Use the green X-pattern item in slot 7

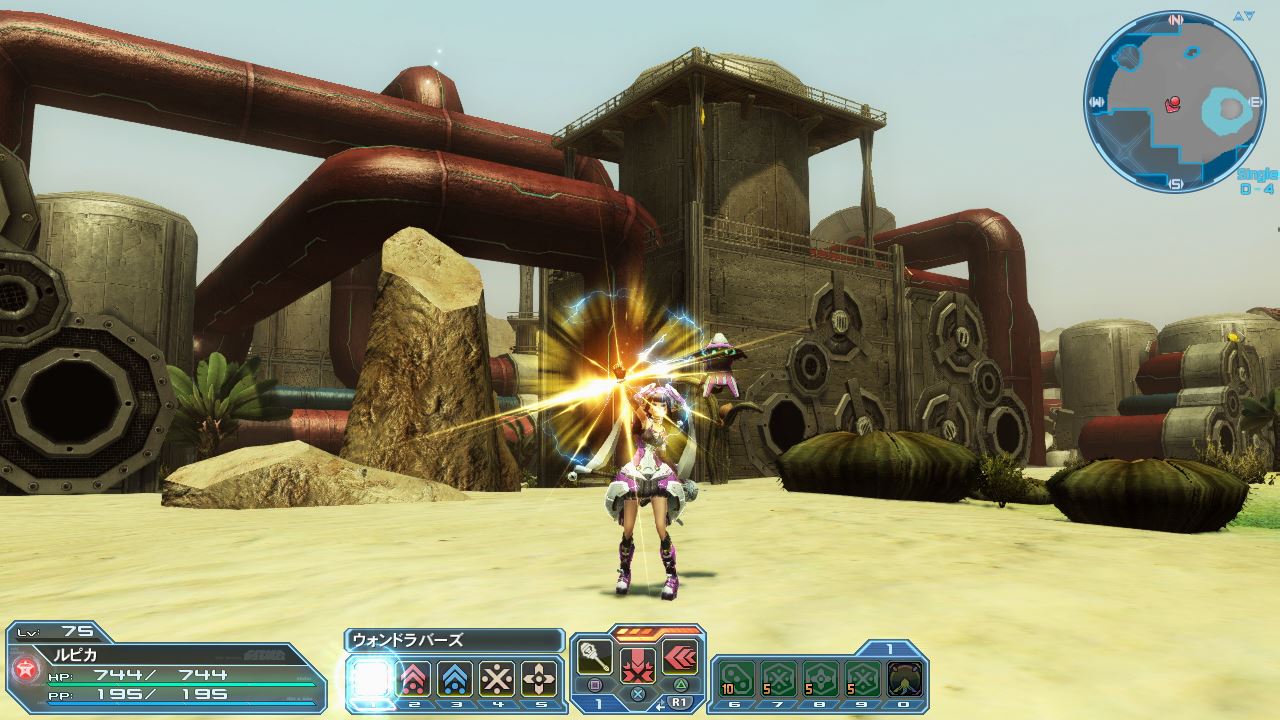point(778,679)
